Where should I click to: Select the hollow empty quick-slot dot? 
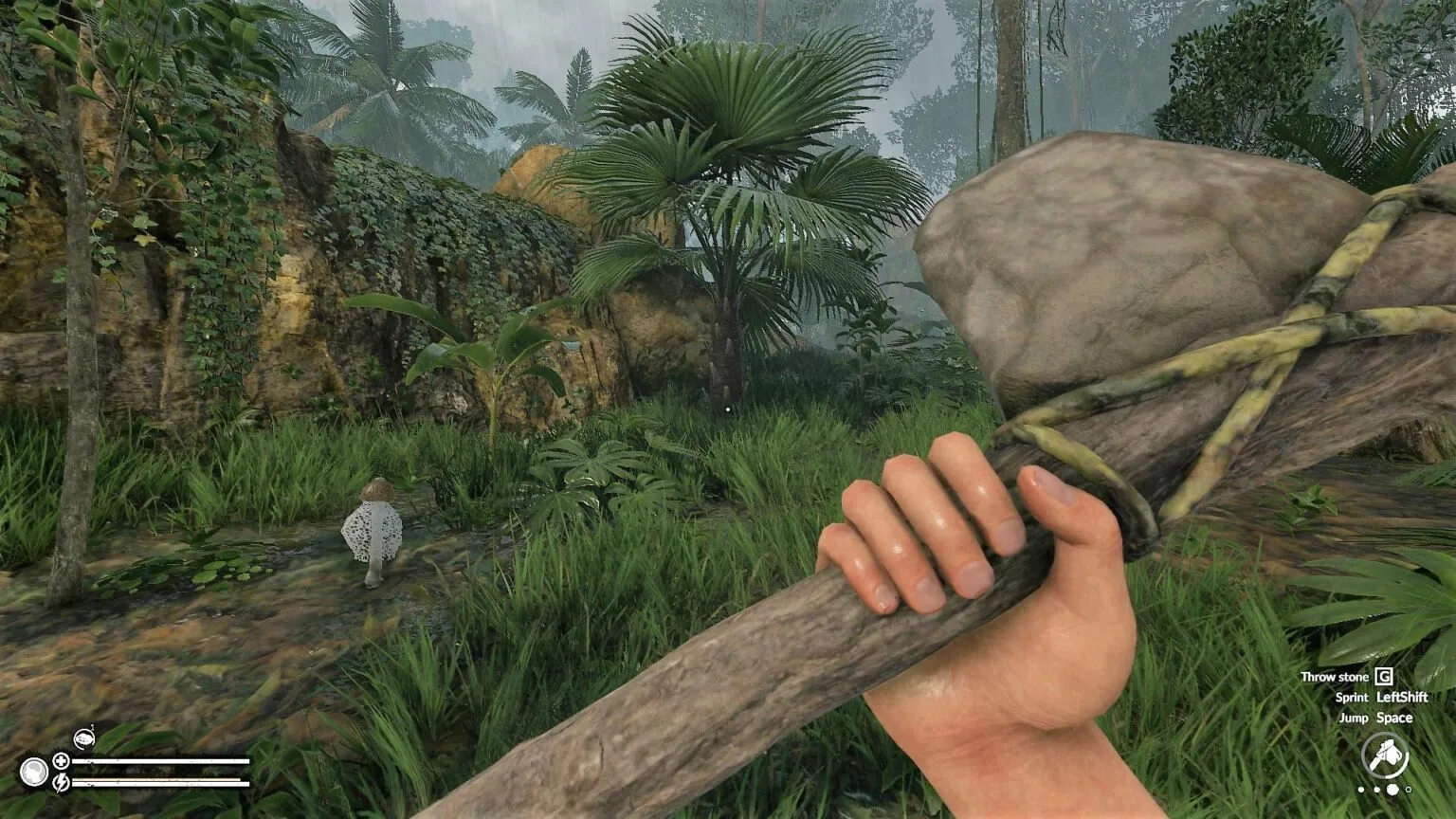click(1409, 790)
